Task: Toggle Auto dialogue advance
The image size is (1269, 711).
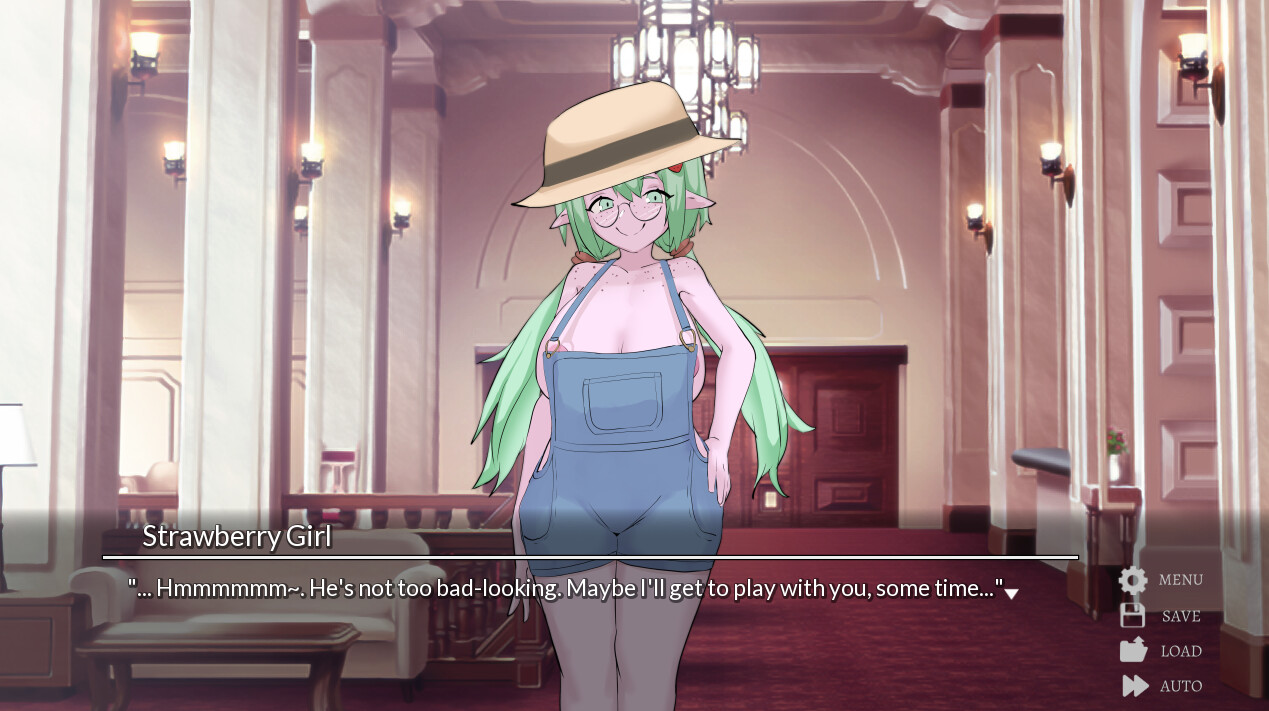Action: (1160, 686)
